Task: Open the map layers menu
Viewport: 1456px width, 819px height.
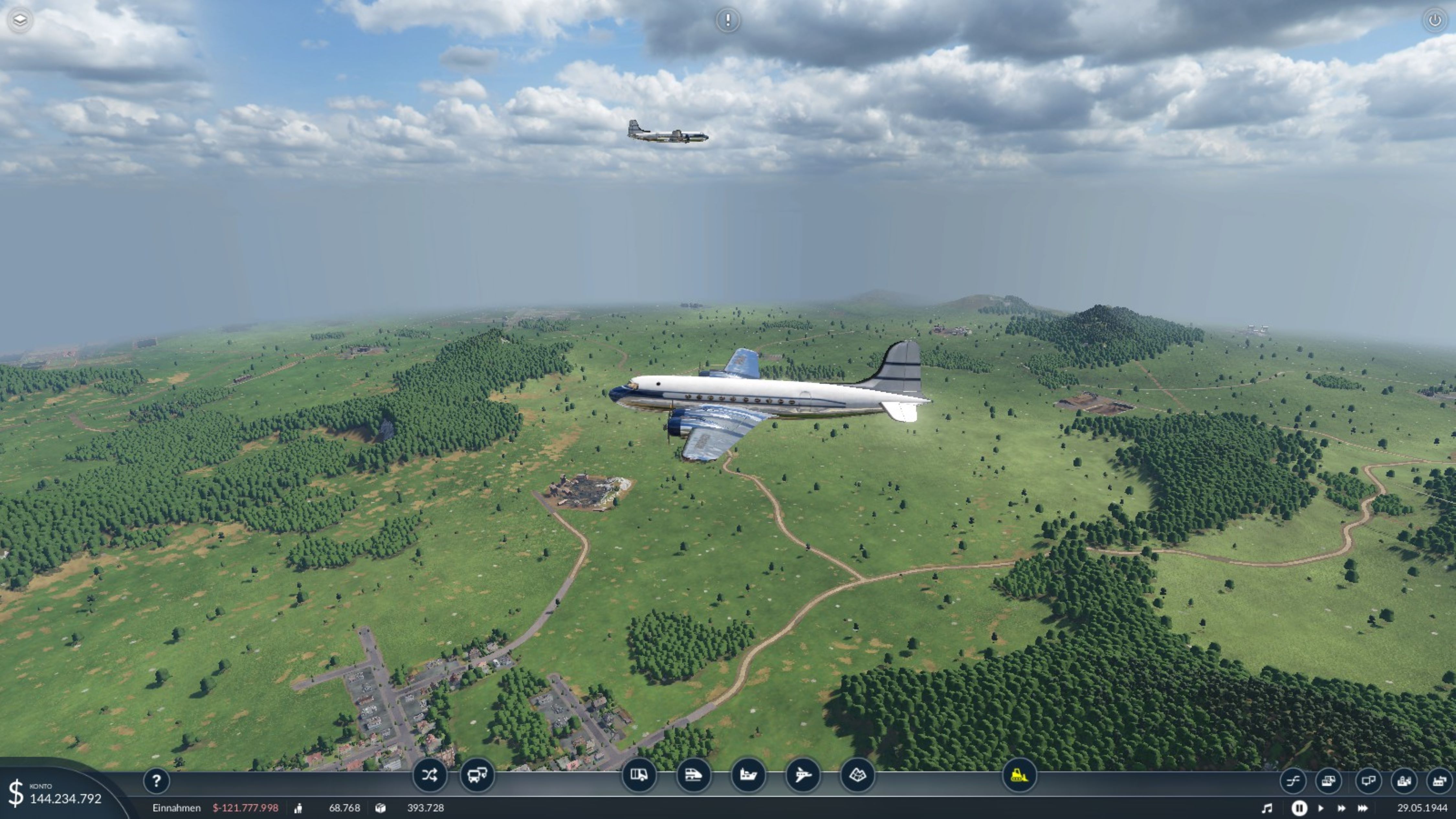Action: point(20,20)
